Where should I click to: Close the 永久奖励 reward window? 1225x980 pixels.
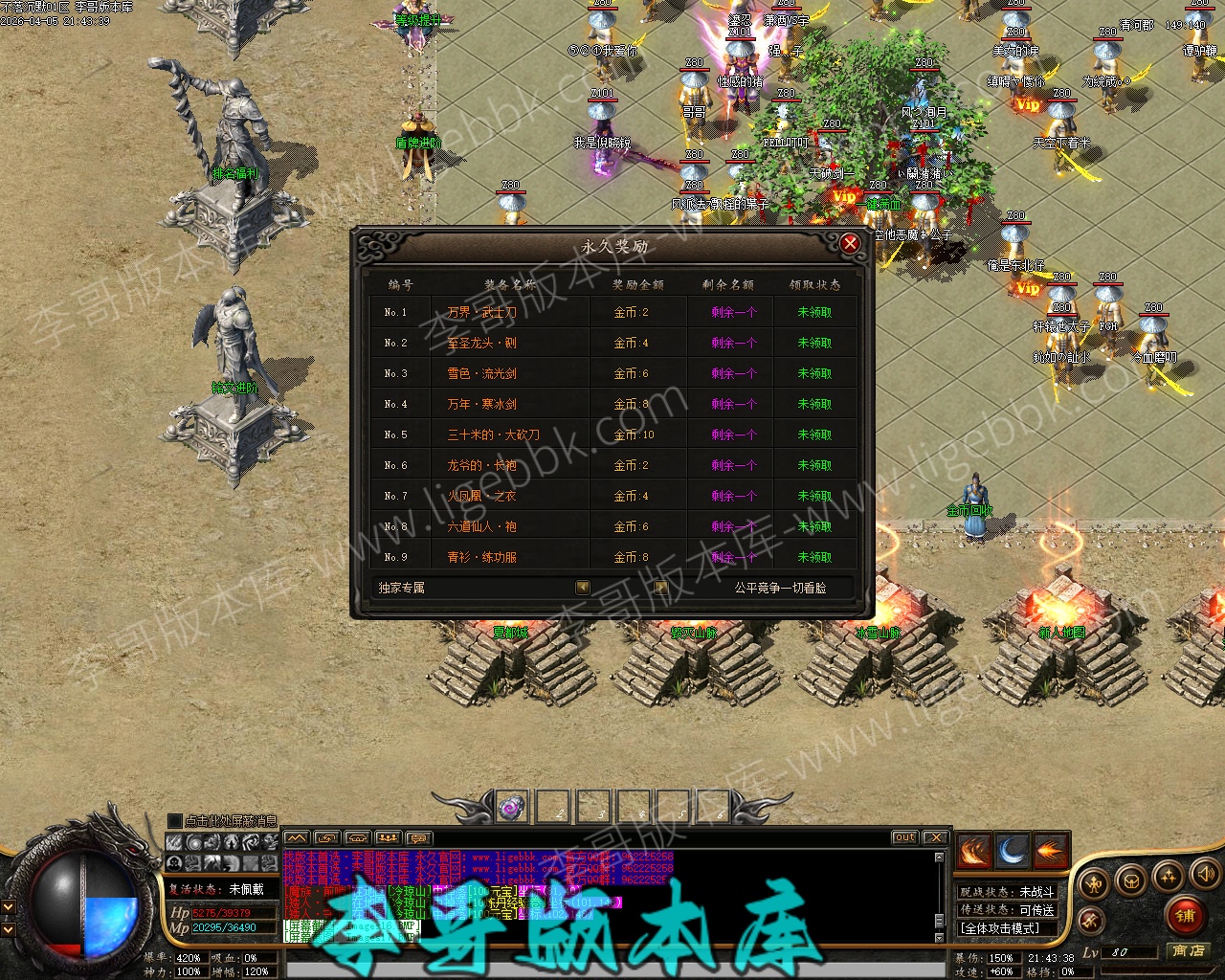[x=850, y=244]
